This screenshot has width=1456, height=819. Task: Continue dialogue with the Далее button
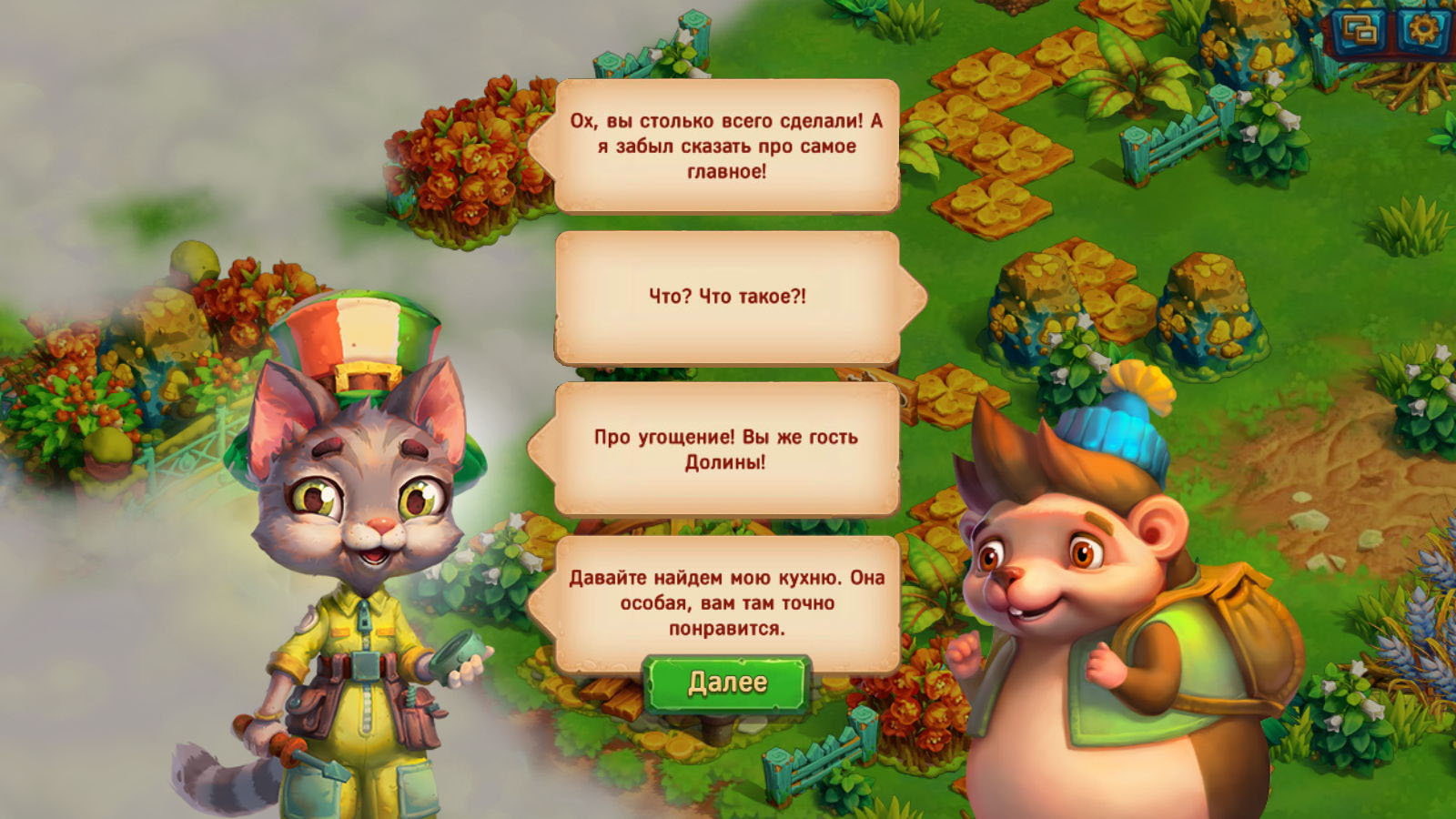[727, 683]
